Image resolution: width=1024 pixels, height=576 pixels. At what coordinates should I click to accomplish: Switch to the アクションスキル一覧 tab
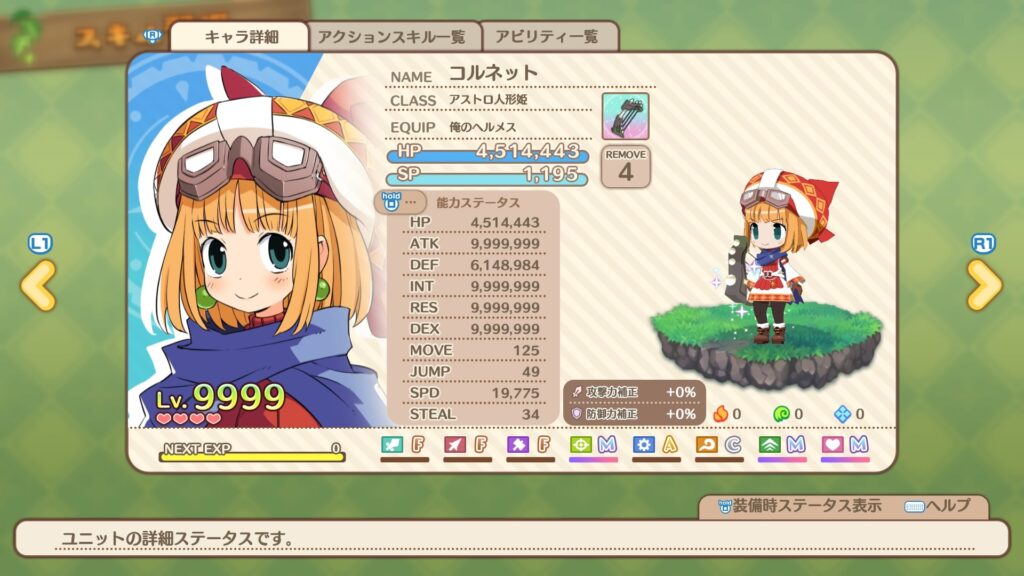coord(392,37)
